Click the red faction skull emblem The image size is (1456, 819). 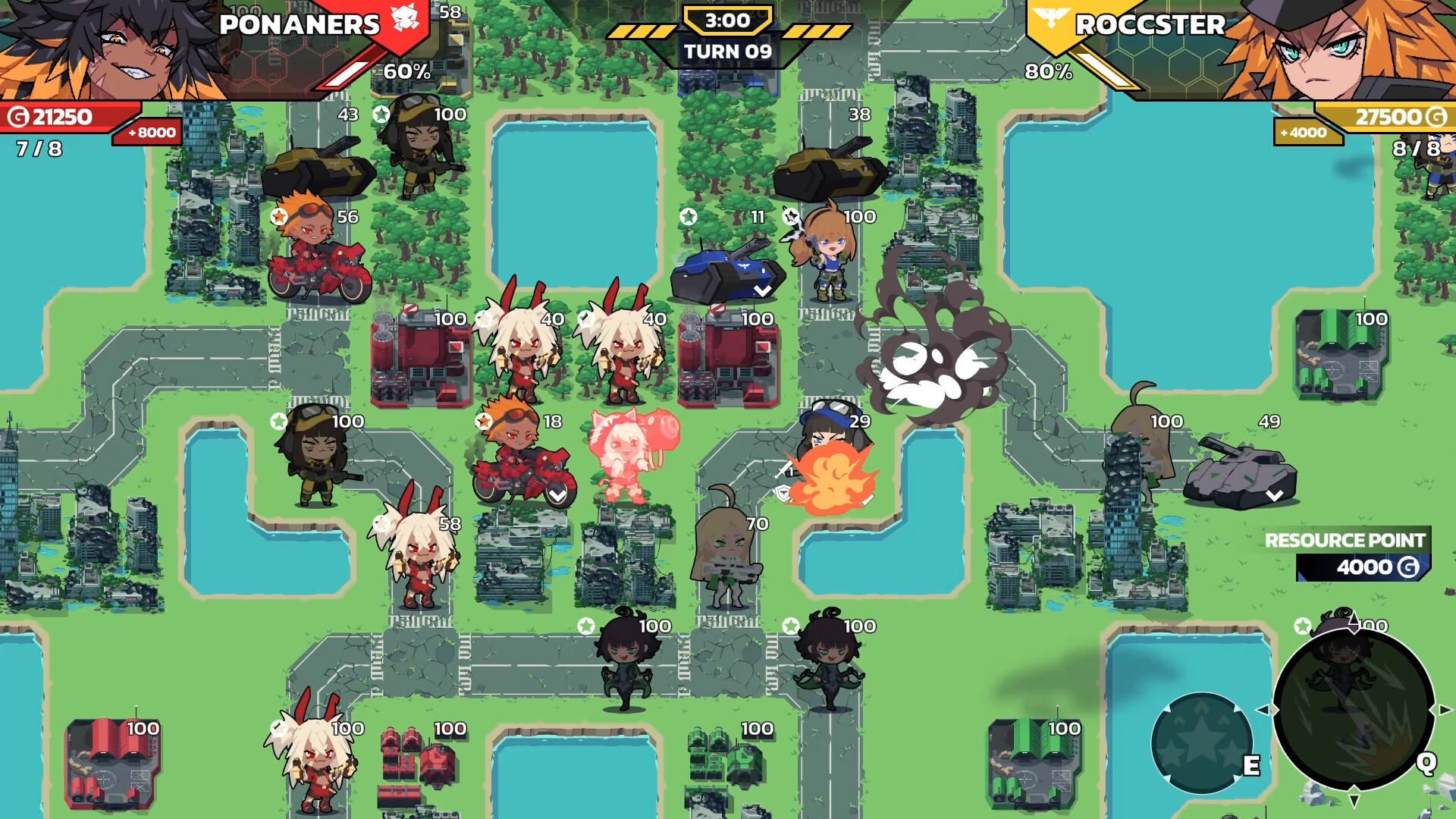pyautogui.click(x=404, y=19)
